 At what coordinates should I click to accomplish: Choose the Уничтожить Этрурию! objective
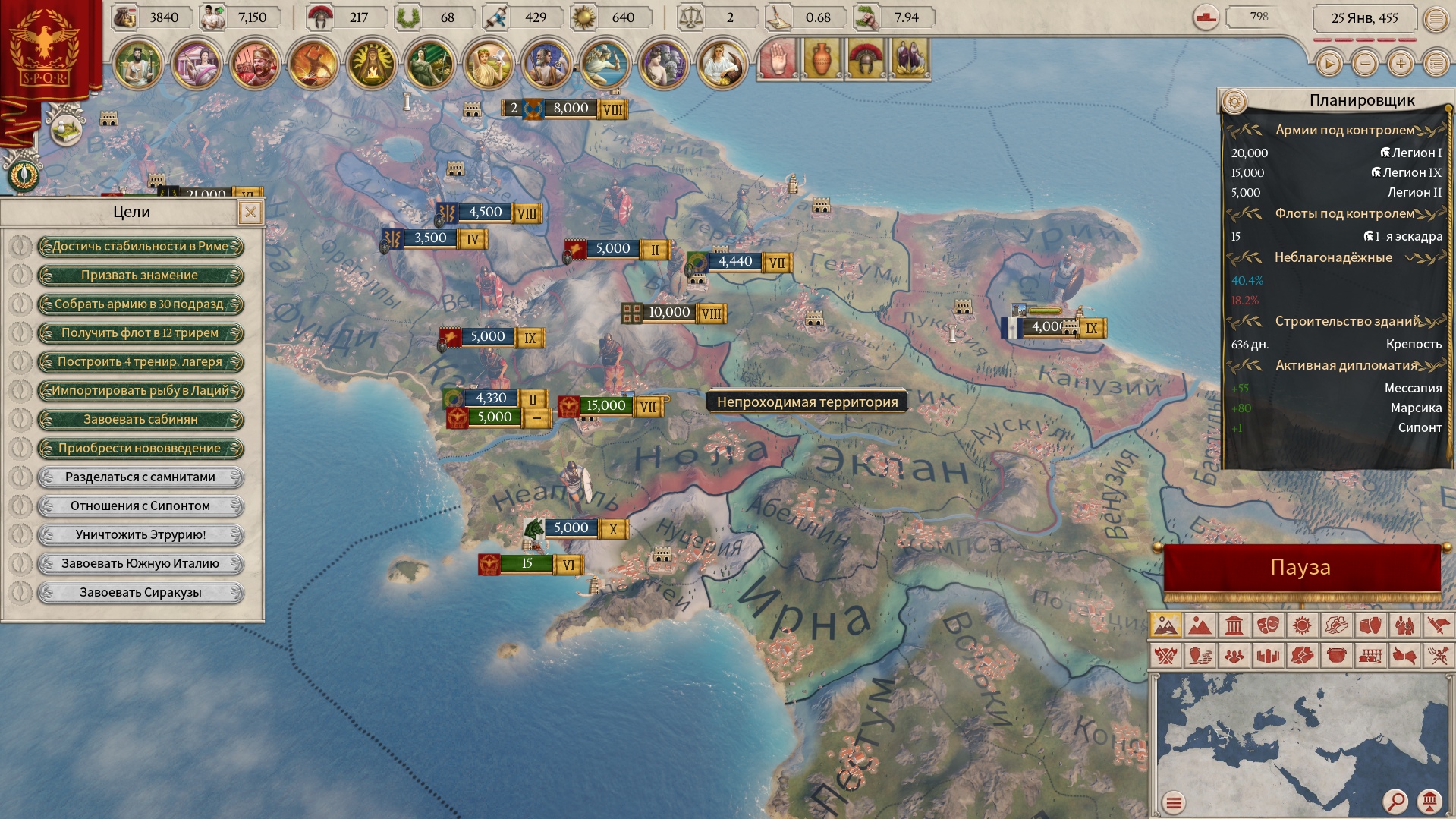tap(140, 535)
